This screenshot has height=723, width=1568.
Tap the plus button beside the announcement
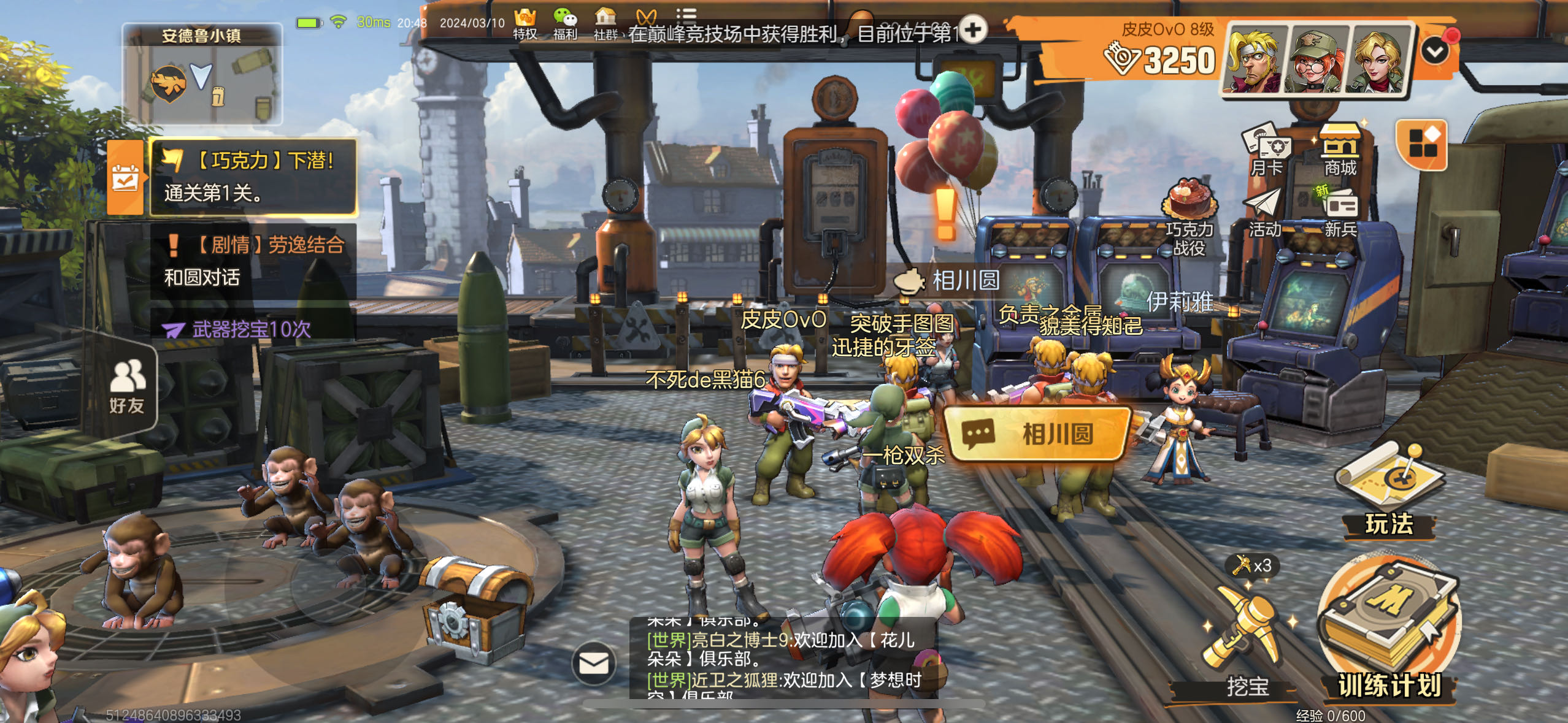pyautogui.click(x=973, y=29)
